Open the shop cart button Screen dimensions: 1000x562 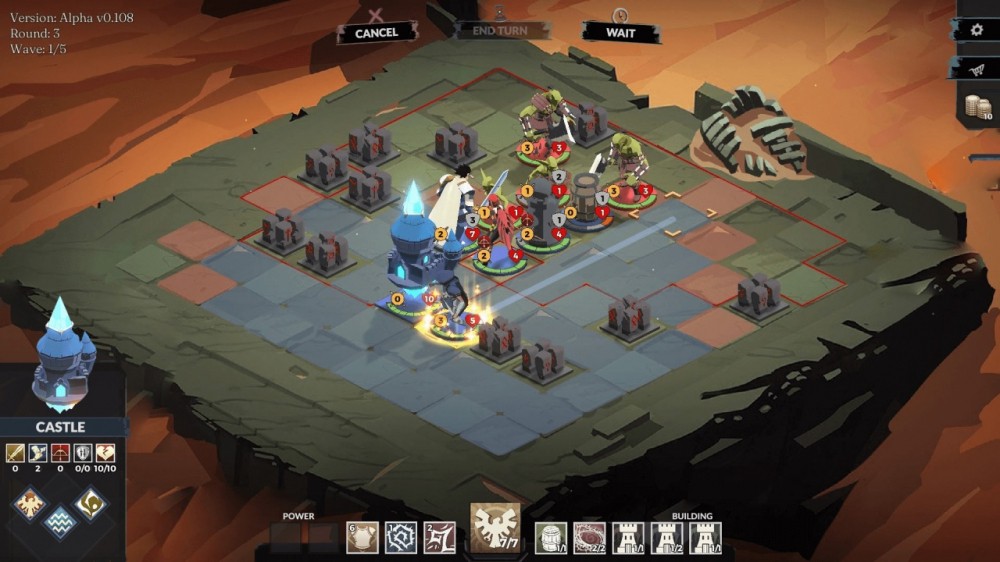click(x=977, y=68)
